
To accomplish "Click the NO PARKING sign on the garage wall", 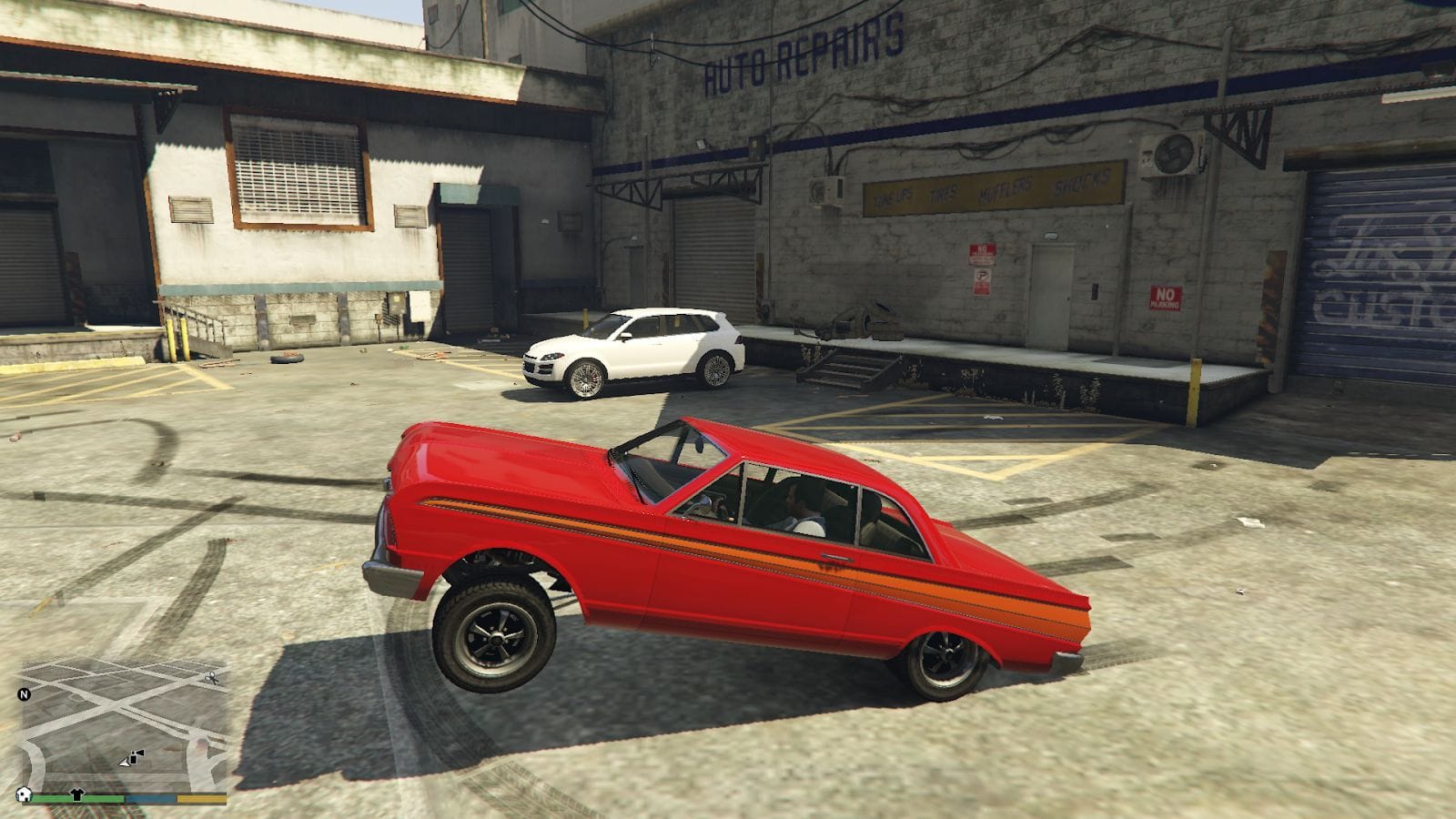I will click(x=1168, y=298).
